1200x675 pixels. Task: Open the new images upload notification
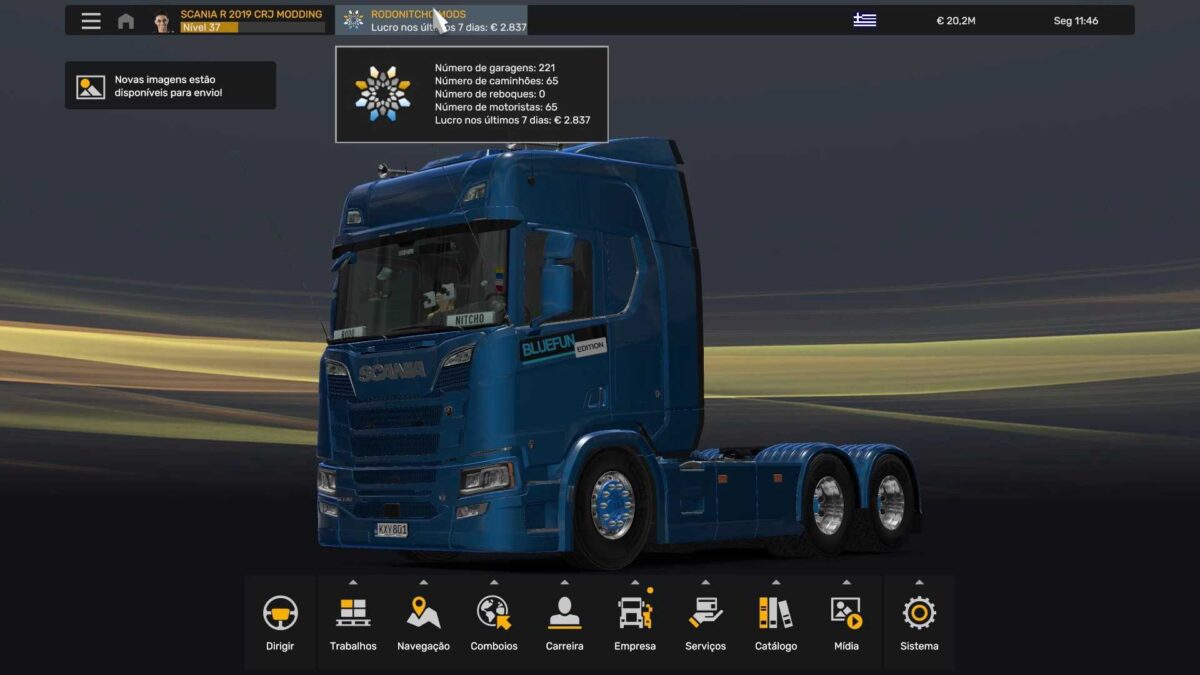click(170, 86)
